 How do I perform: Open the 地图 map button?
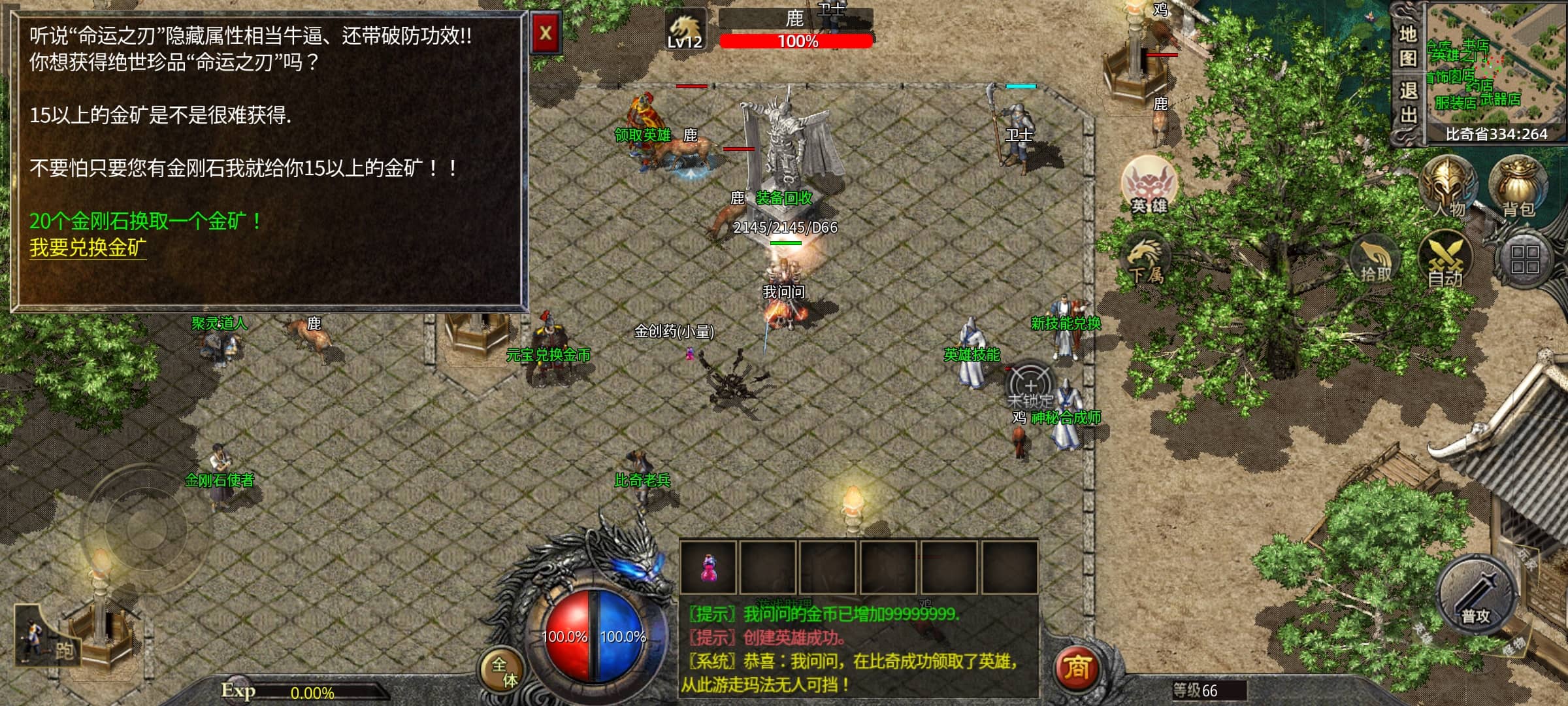[x=1408, y=45]
